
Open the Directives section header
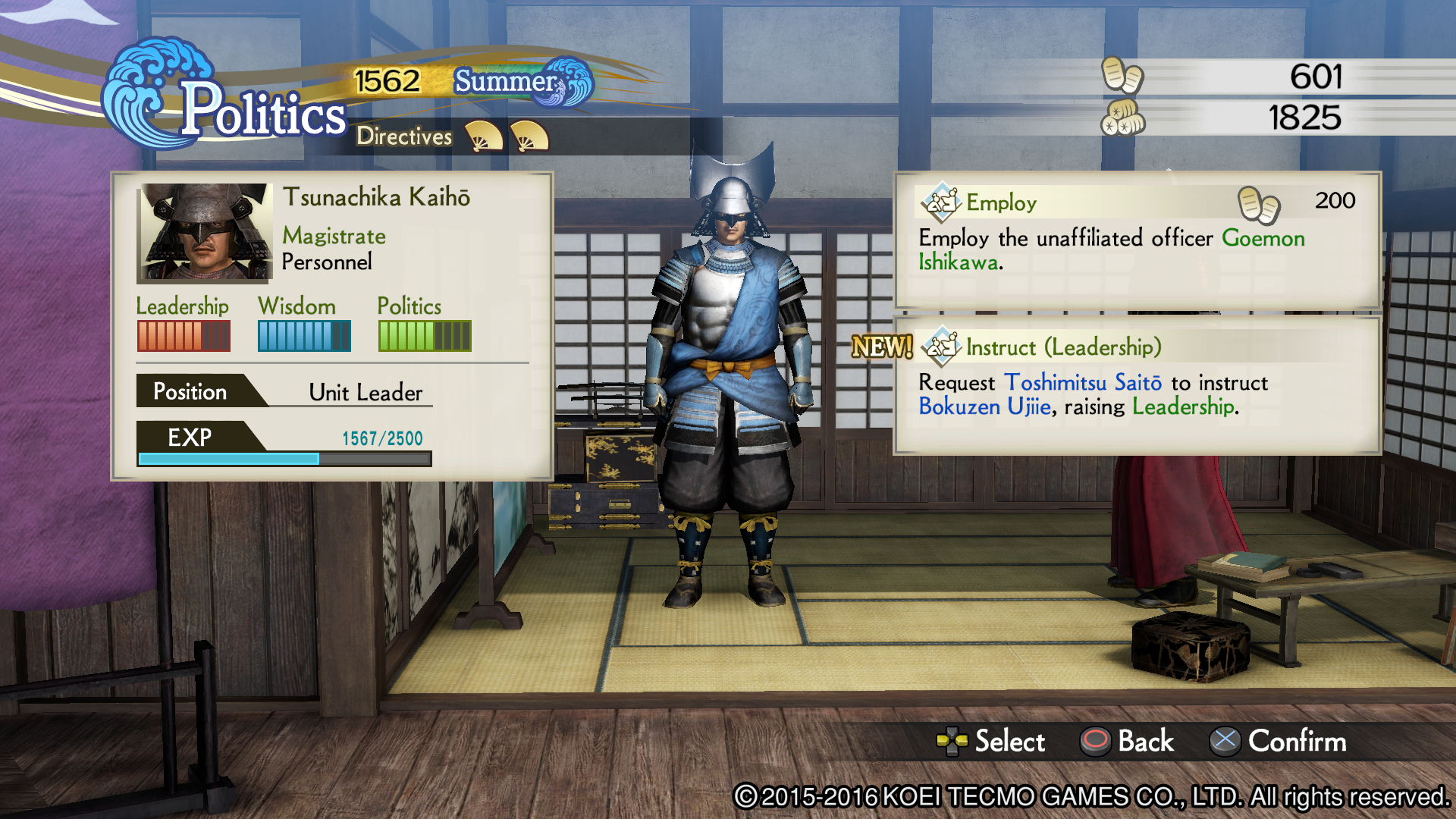tap(404, 136)
